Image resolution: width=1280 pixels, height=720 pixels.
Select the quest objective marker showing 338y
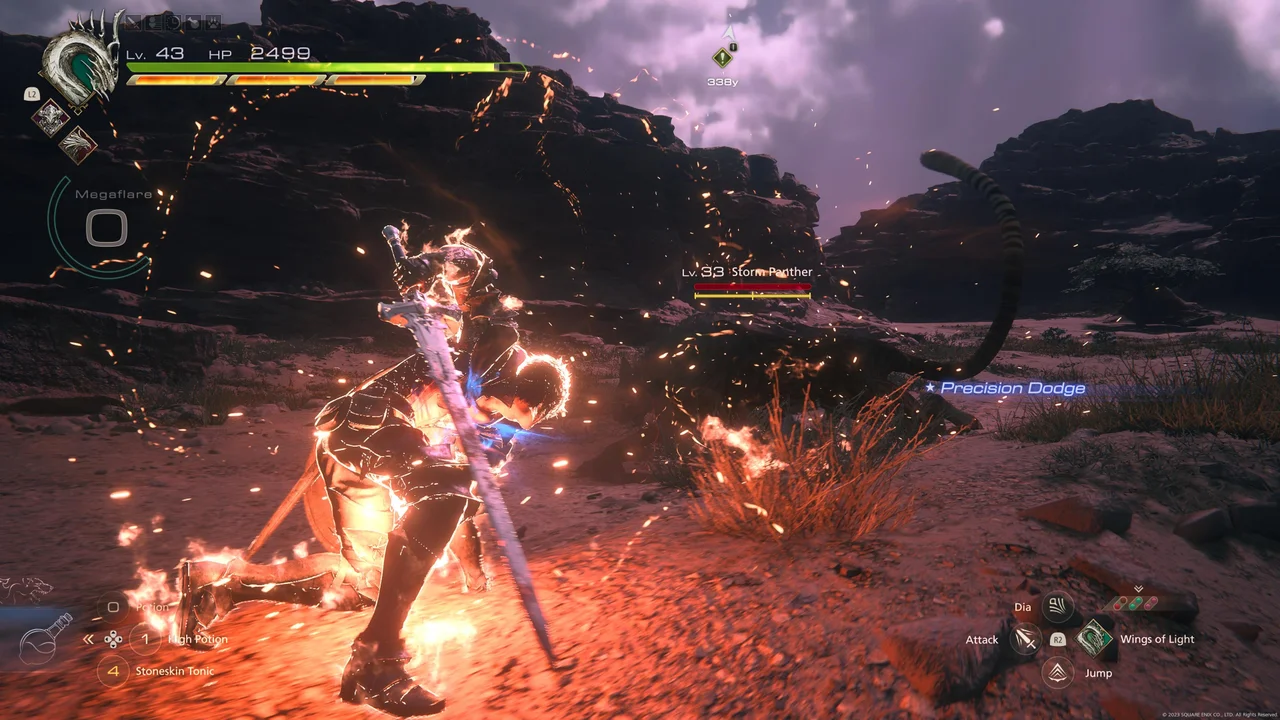tap(722, 58)
